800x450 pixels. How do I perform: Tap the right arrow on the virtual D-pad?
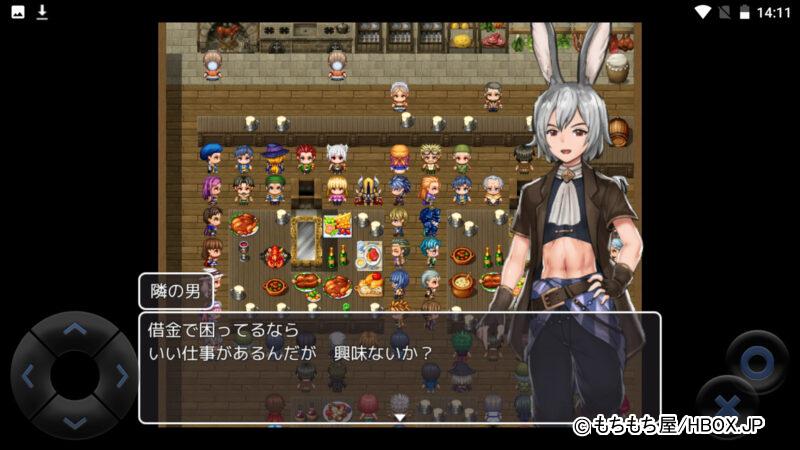(121, 376)
